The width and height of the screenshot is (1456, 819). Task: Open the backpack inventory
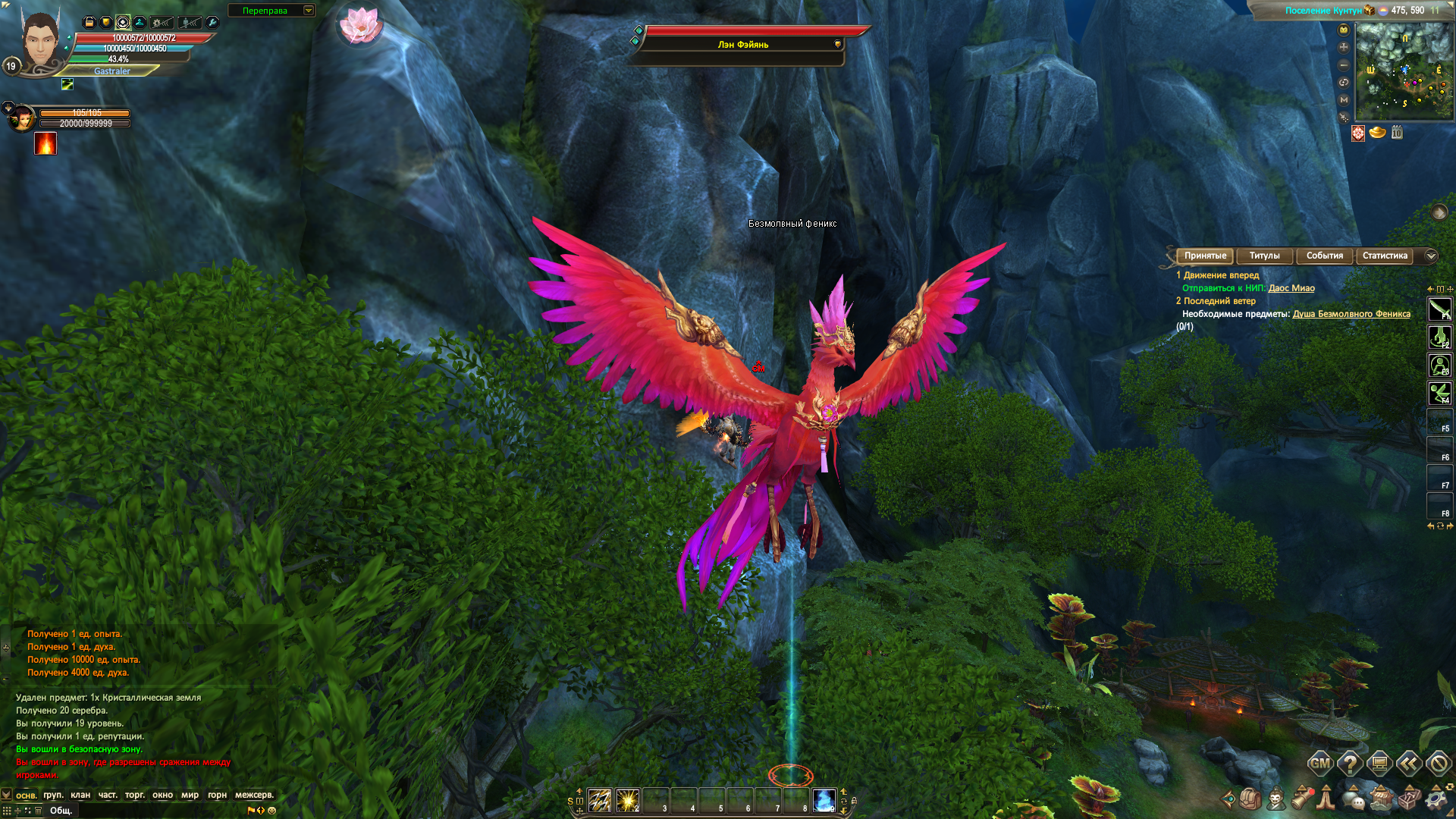pos(1250,799)
